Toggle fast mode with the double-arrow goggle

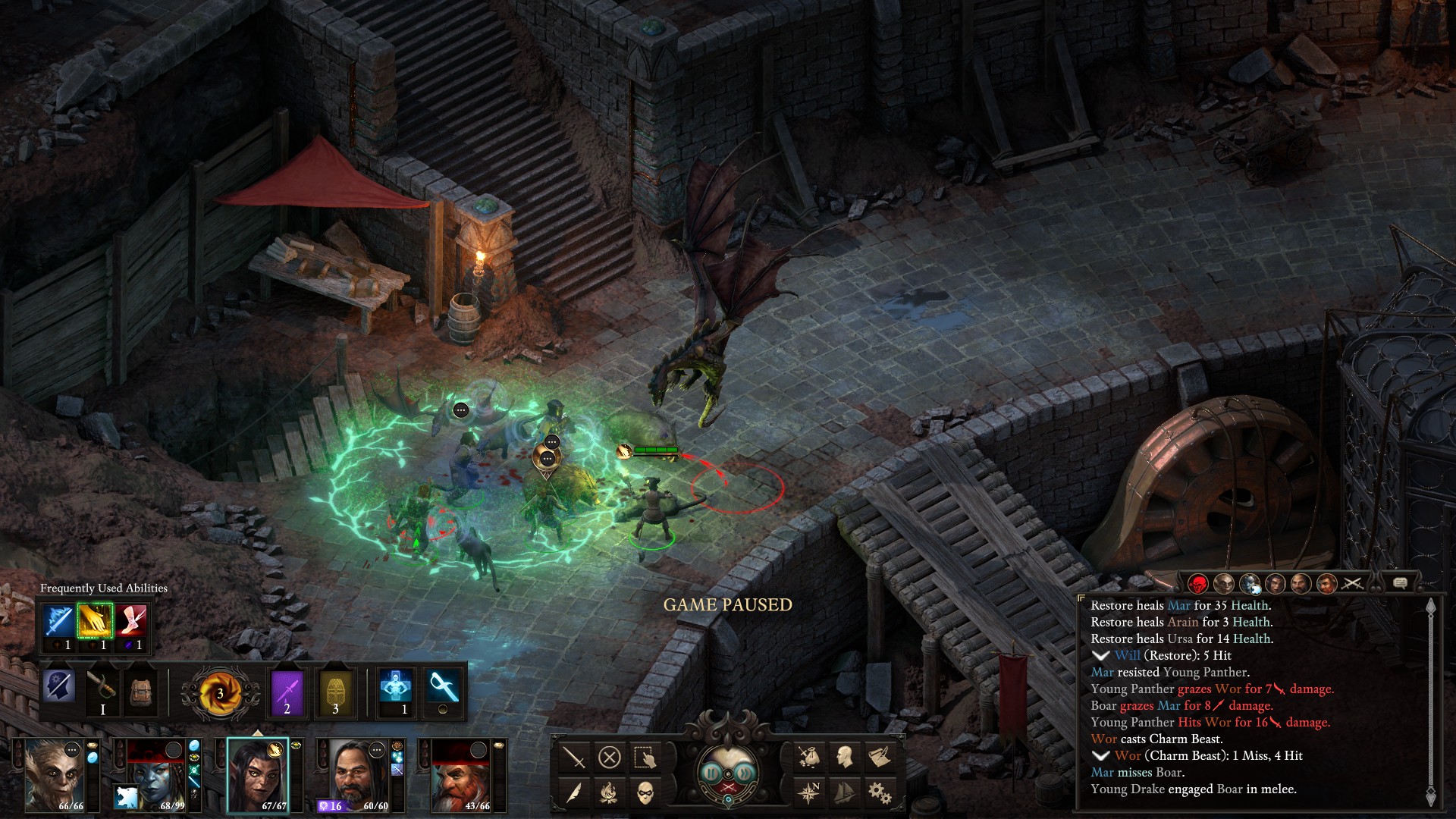(x=745, y=773)
